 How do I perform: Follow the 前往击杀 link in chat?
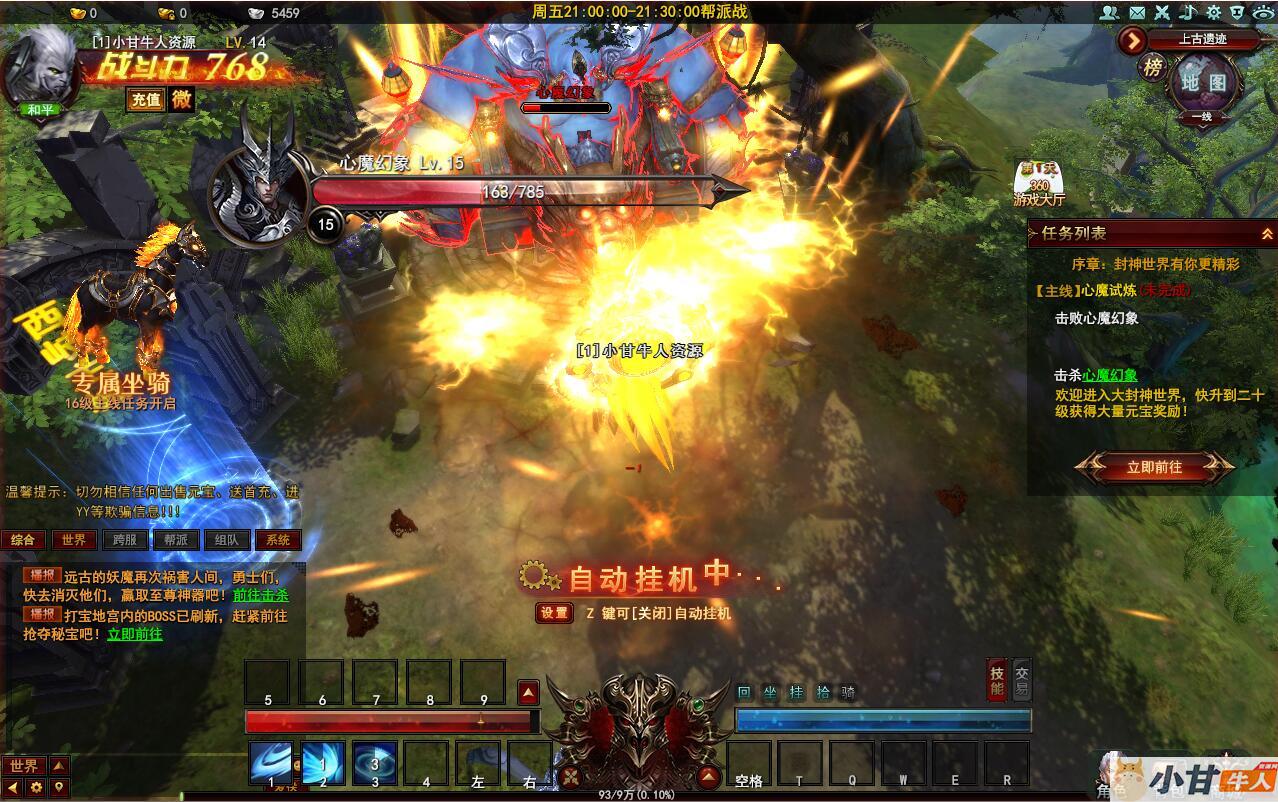pyautogui.click(x=260, y=594)
